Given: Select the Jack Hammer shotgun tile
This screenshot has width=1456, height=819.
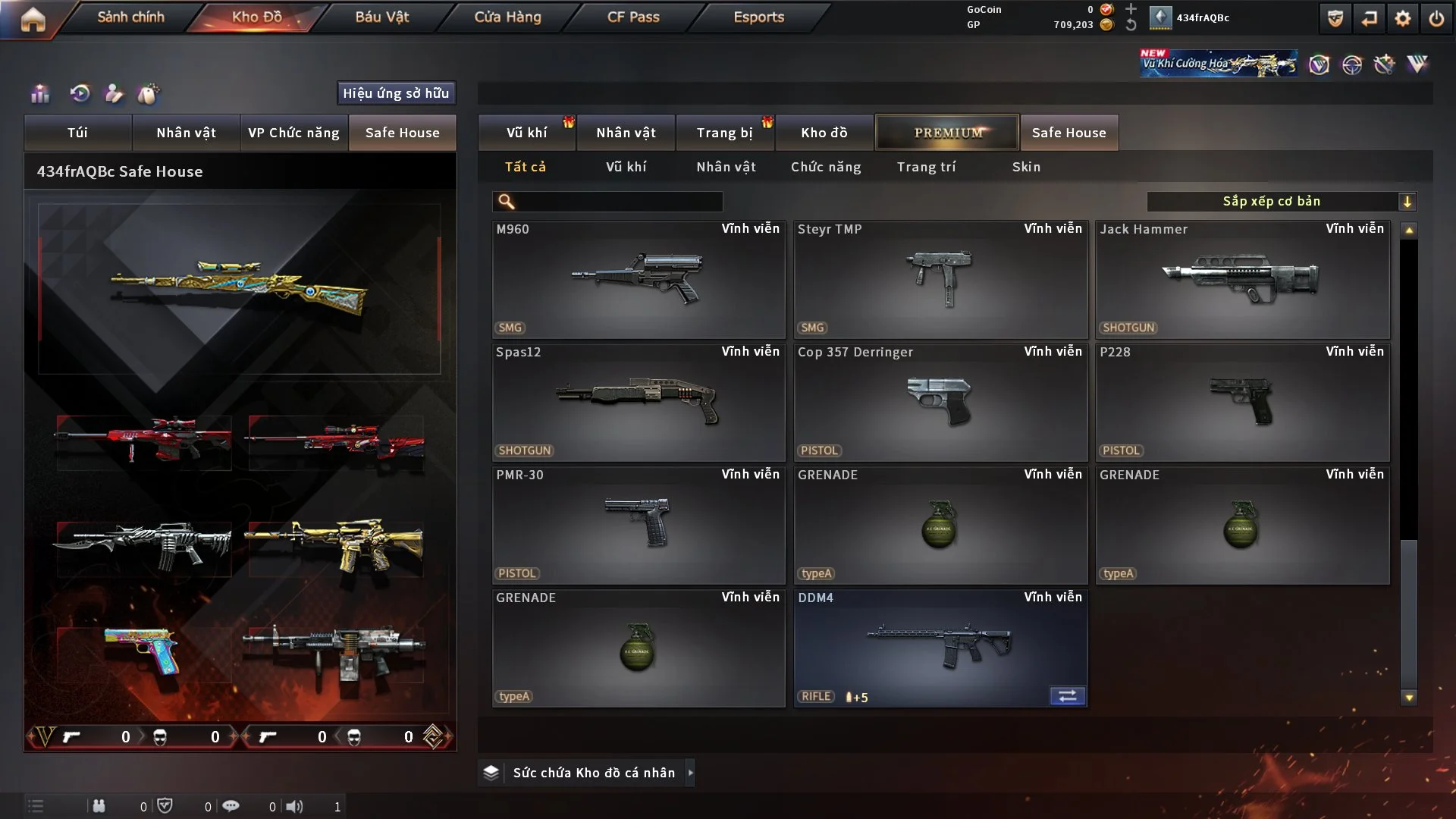Looking at the screenshot, I should (x=1242, y=280).
